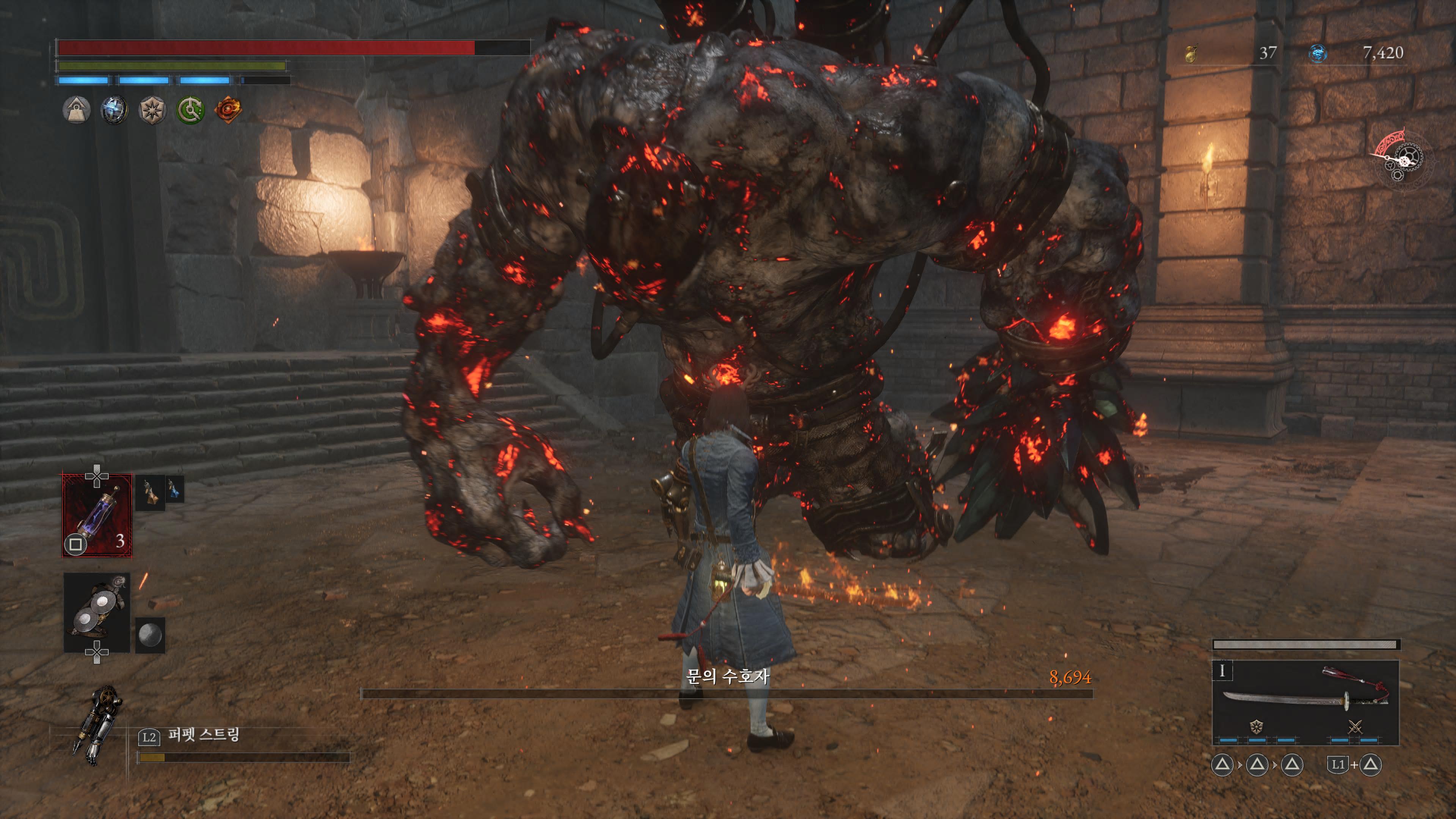Inspect the blue lightning orb buff icon
This screenshot has width=1456, height=819.
114,110
